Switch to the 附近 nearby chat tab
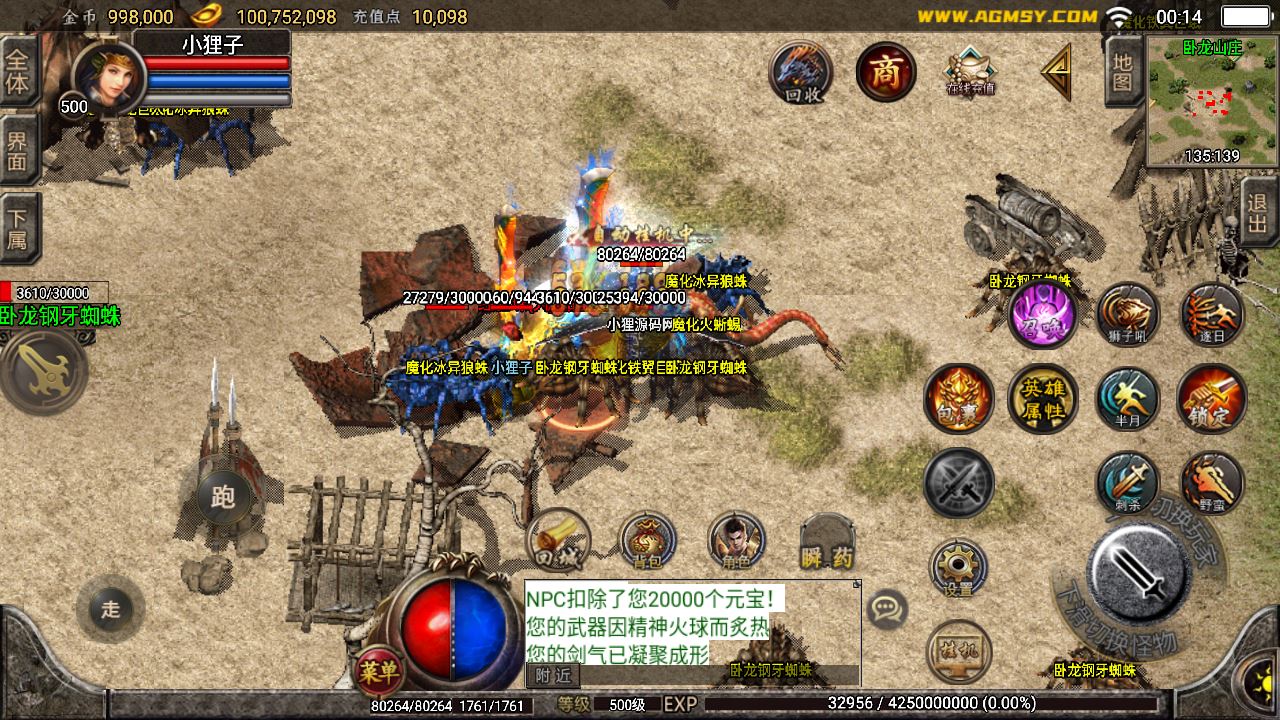 (552, 675)
